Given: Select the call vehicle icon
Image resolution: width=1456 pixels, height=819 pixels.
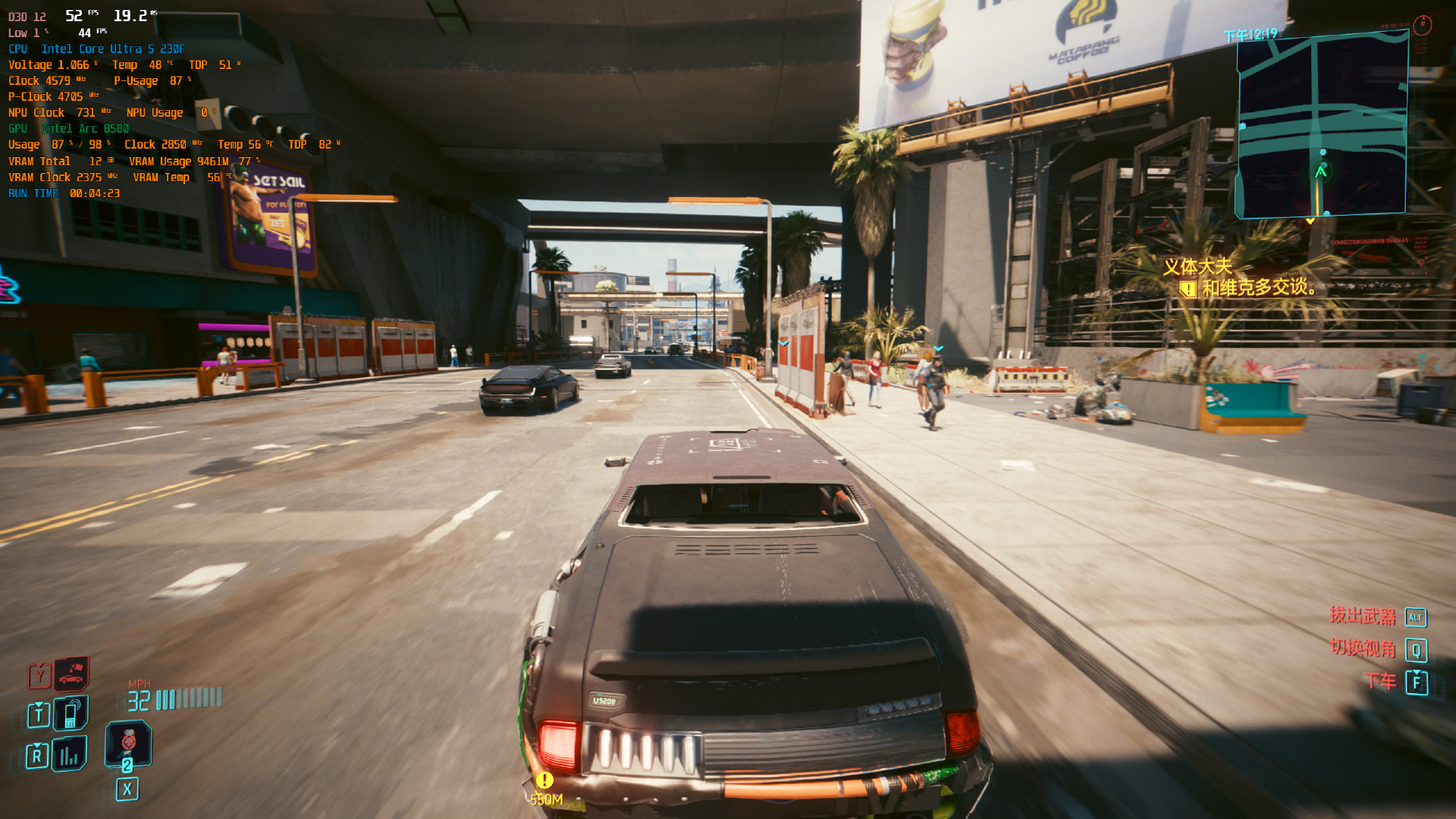Looking at the screenshot, I should click(71, 673).
